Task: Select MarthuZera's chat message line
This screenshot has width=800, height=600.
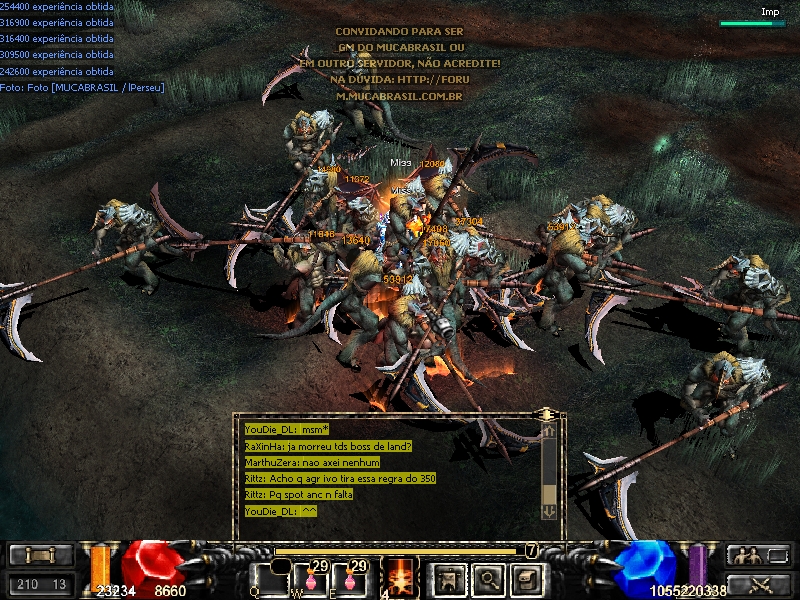Action: point(312,463)
